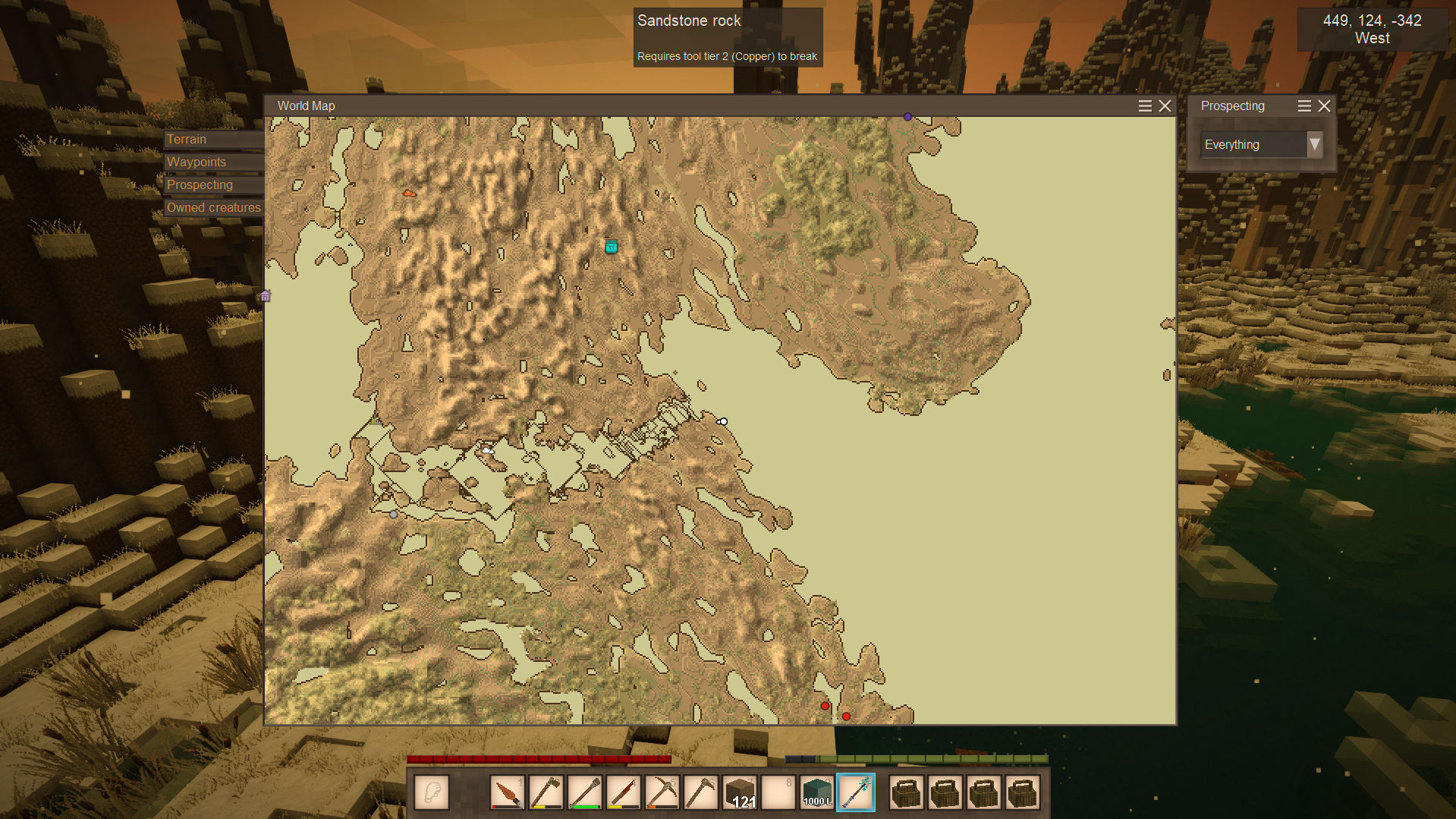Switch to the Terrain map layer
Screen dimensions: 1456x819
(x=212, y=140)
